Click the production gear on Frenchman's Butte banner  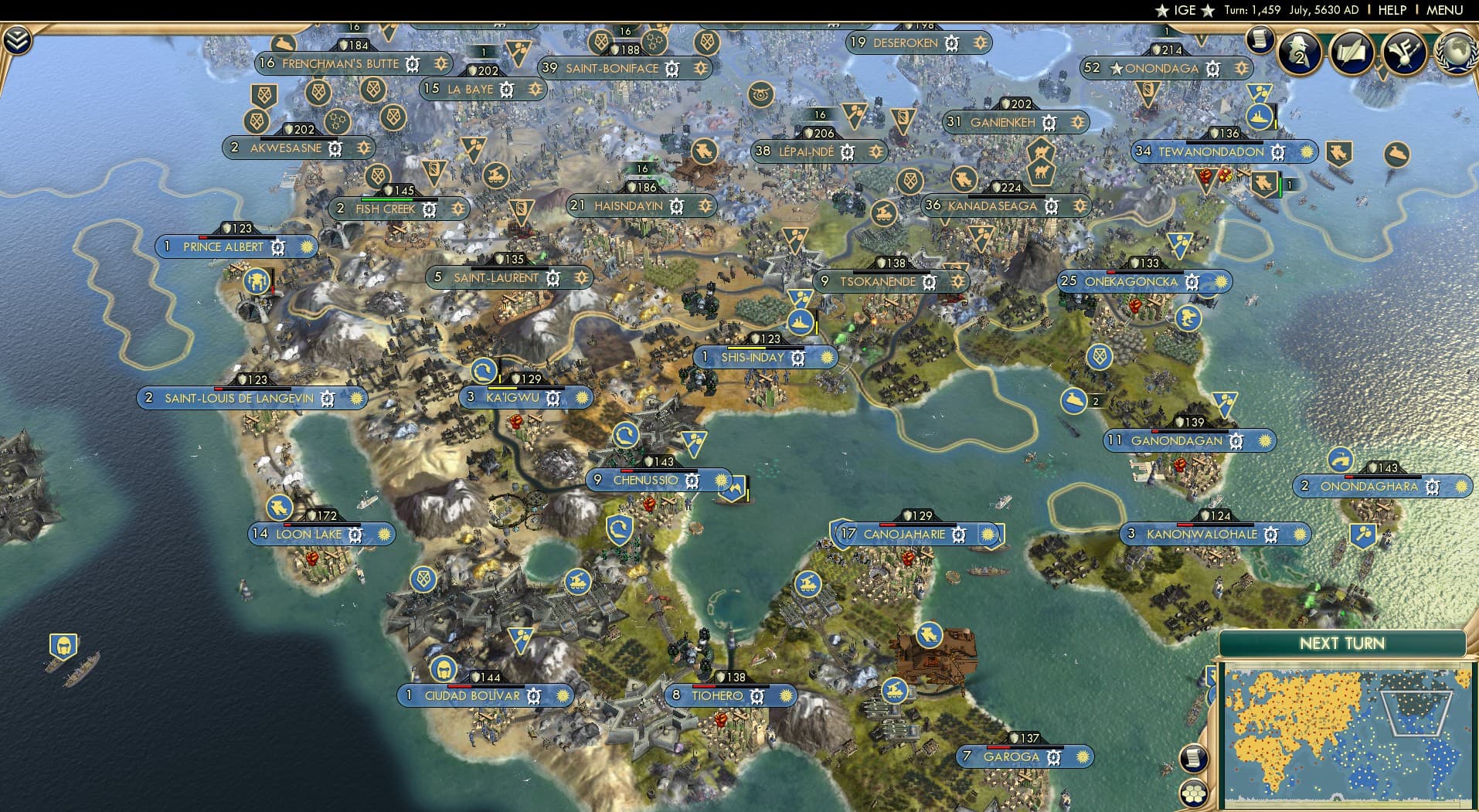pyautogui.click(x=412, y=64)
